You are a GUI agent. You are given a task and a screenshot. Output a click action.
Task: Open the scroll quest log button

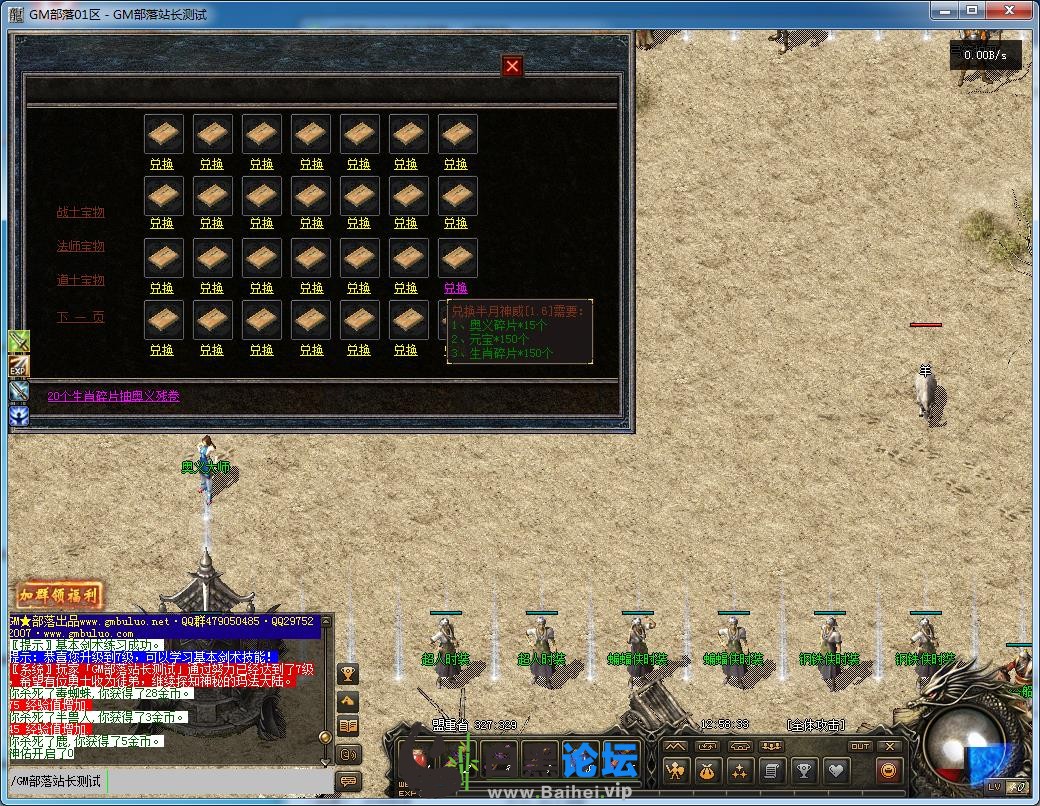pos(771,771)
